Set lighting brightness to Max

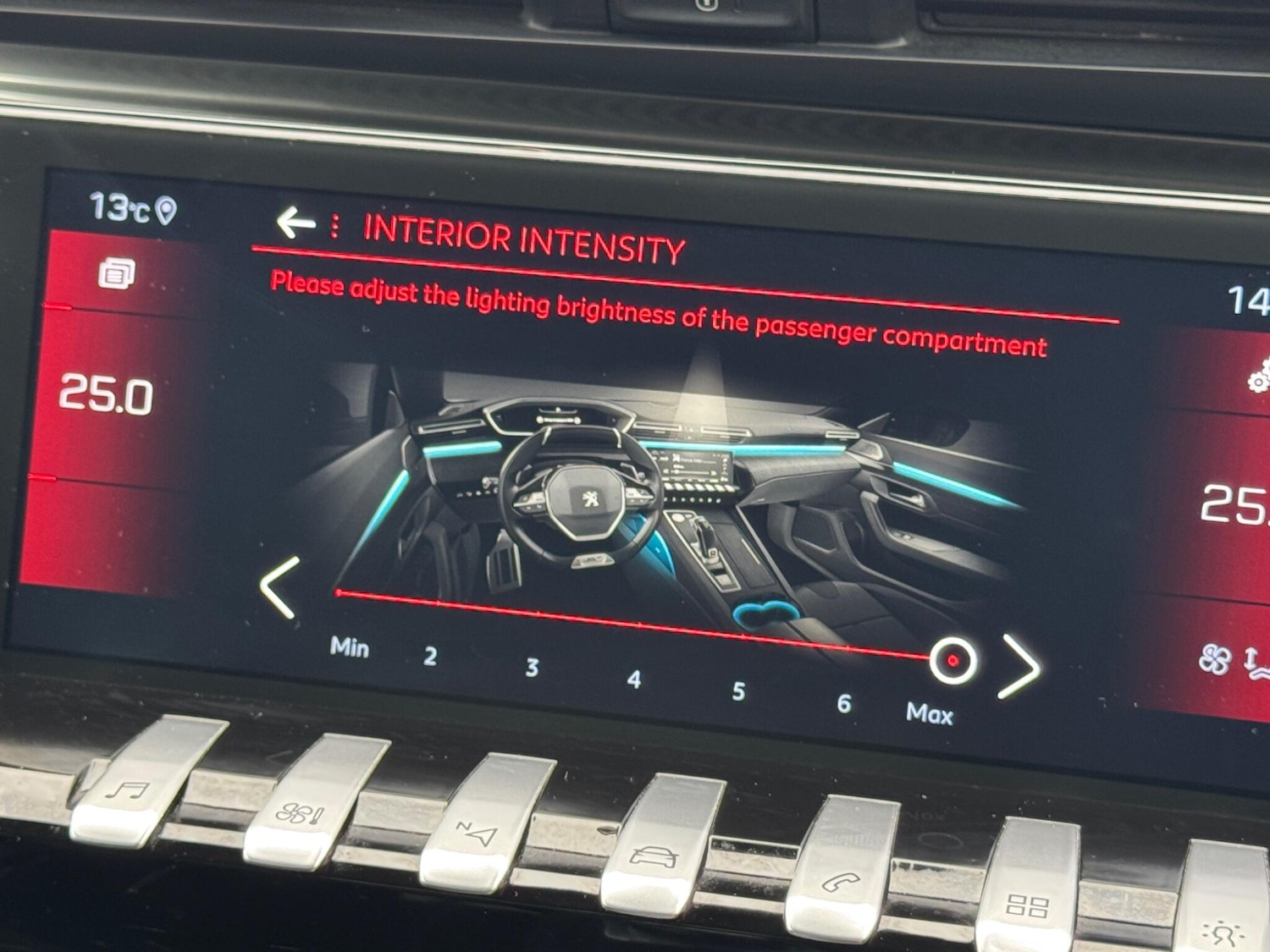click(x=929, y=713)
